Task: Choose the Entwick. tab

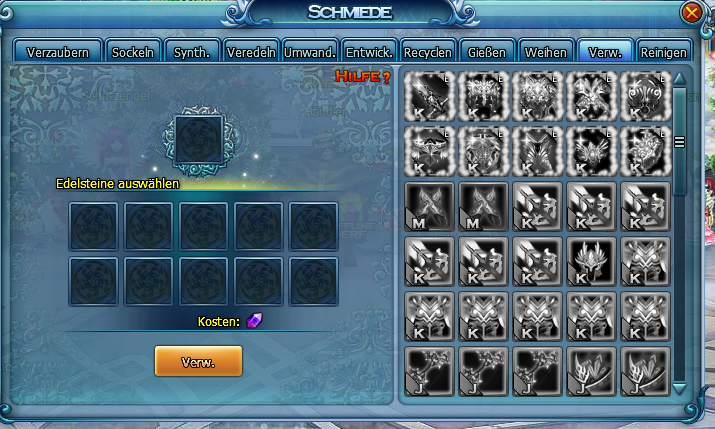Action: pos(368,52)
